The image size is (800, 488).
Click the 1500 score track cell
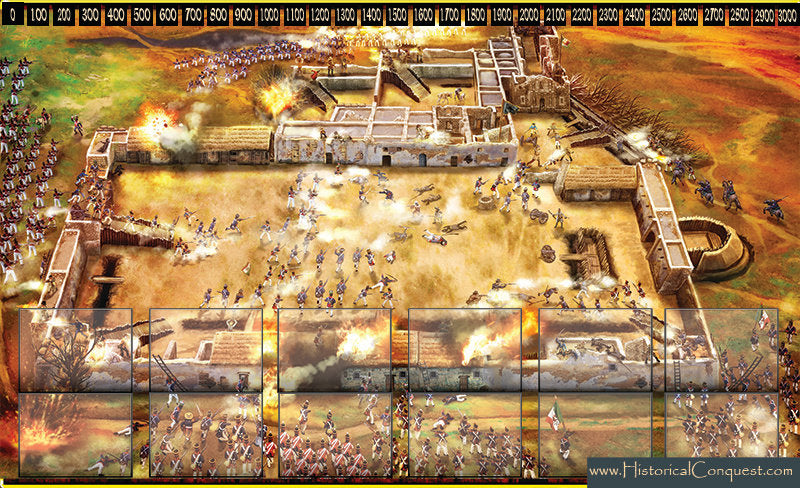[x=397, y=17]
